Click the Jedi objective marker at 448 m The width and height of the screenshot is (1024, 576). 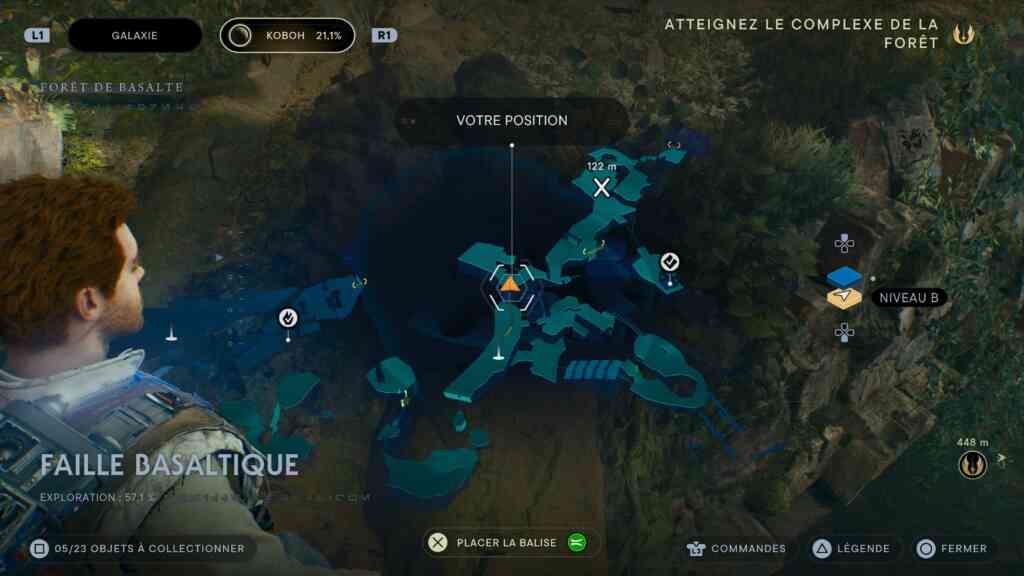tap(972, 465)
